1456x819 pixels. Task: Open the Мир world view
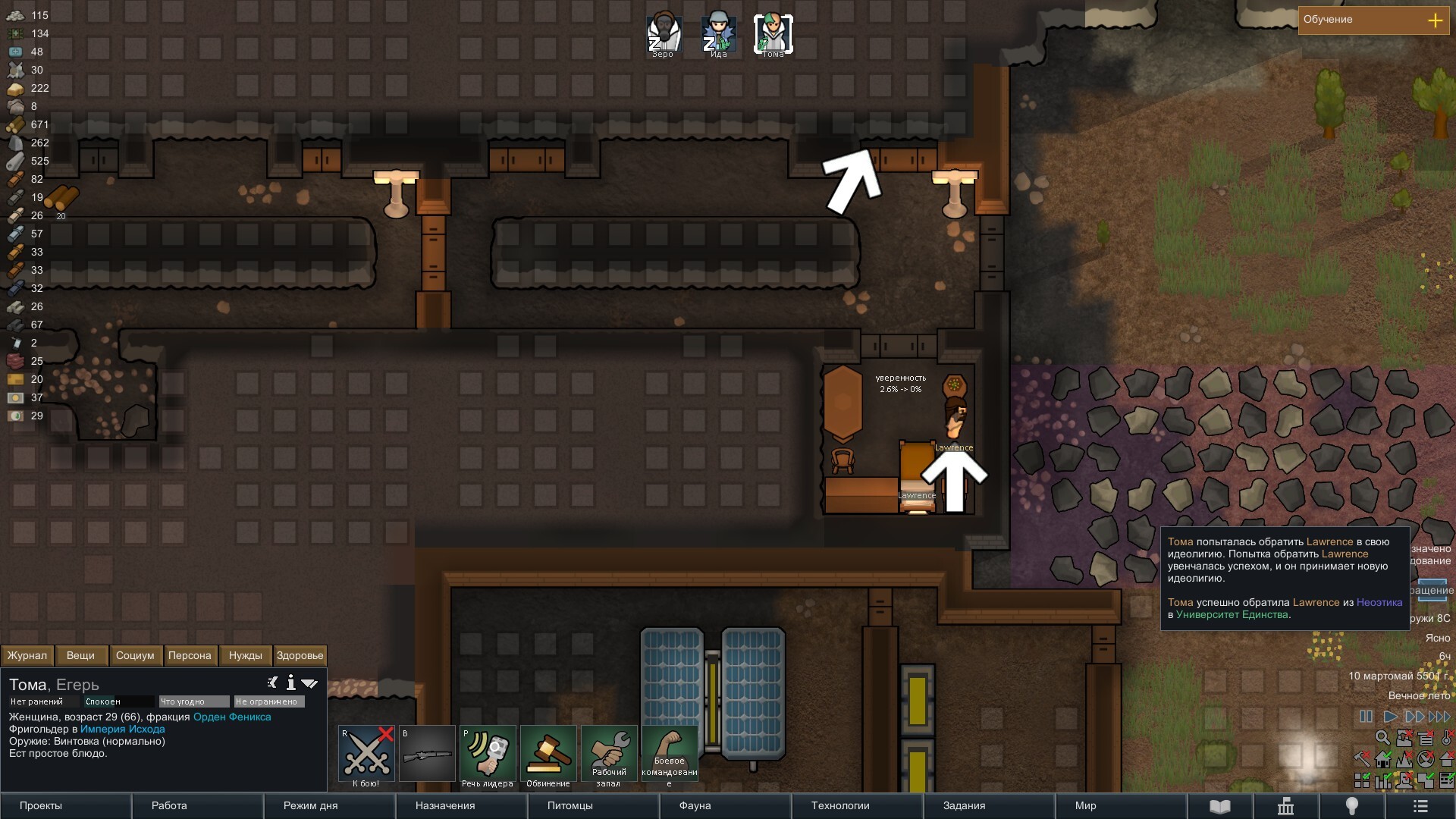click(1121, 806)
